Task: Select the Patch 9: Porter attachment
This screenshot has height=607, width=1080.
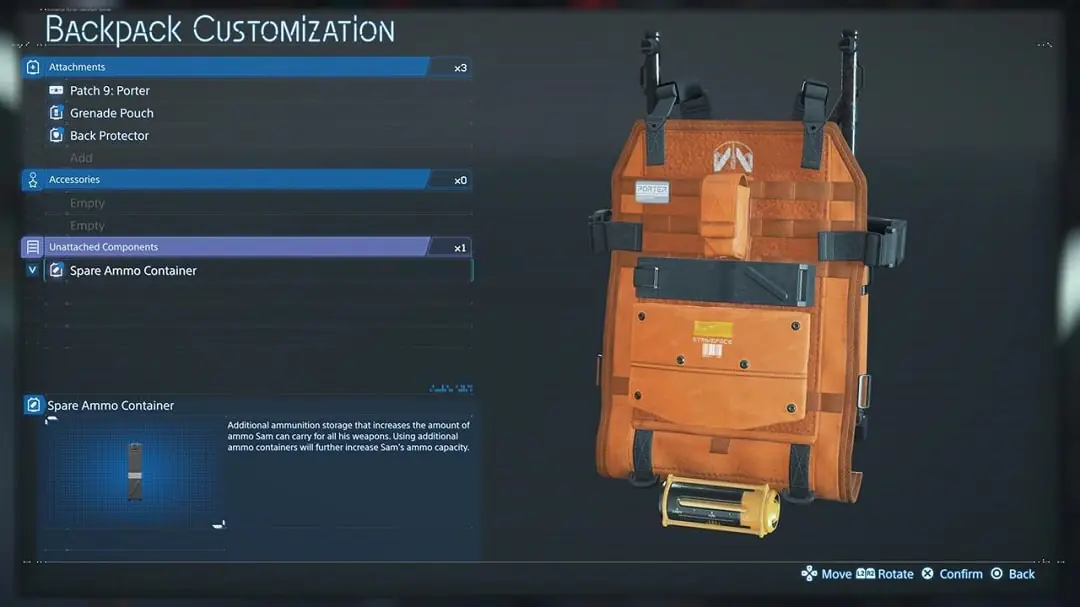Action: (x=110, y=90)
